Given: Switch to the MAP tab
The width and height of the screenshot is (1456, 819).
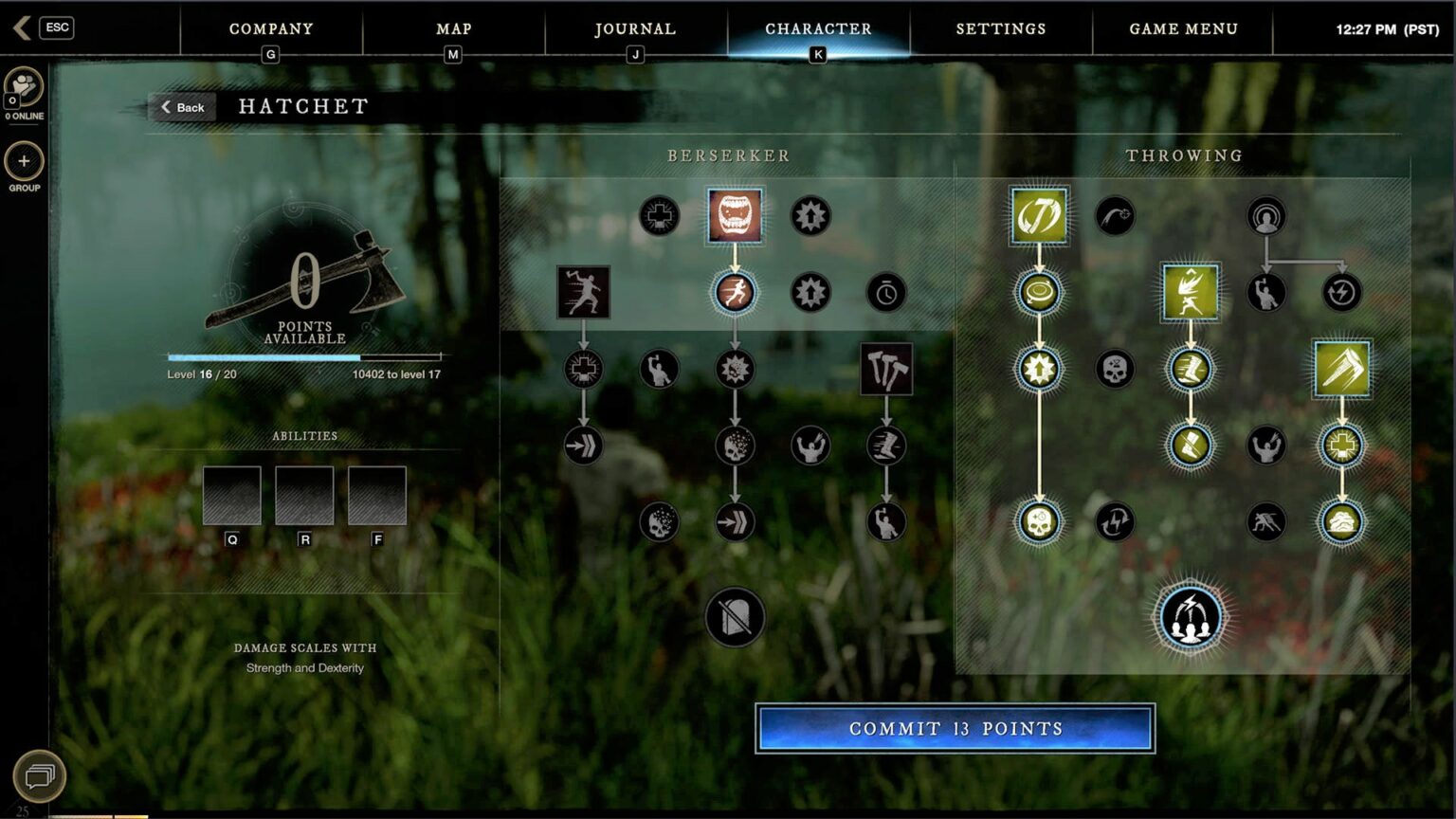Looking at the screenshot, I should pos(452,28).
